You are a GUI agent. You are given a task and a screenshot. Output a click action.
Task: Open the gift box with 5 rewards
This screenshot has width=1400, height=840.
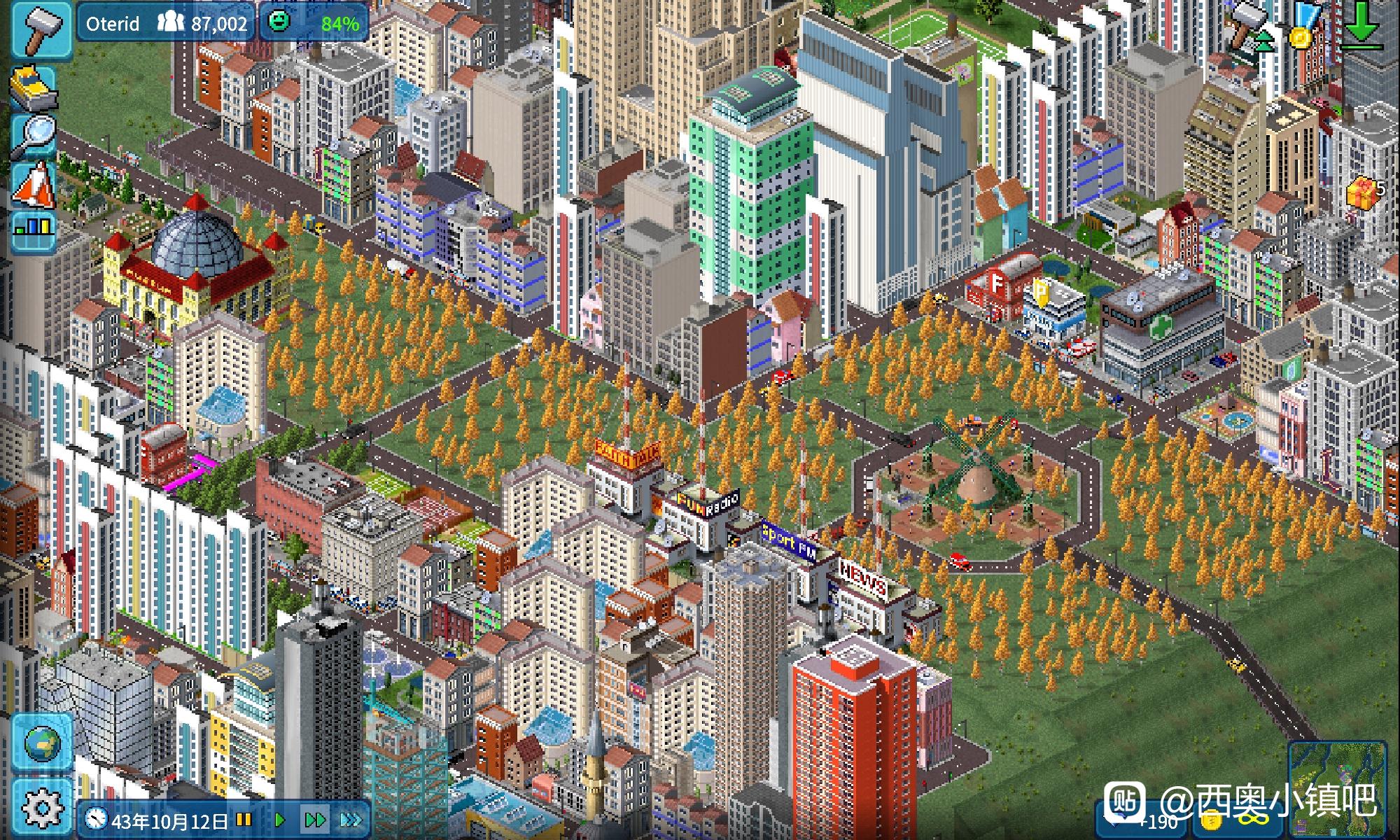pyautogui.click(x=1361, y=192)
